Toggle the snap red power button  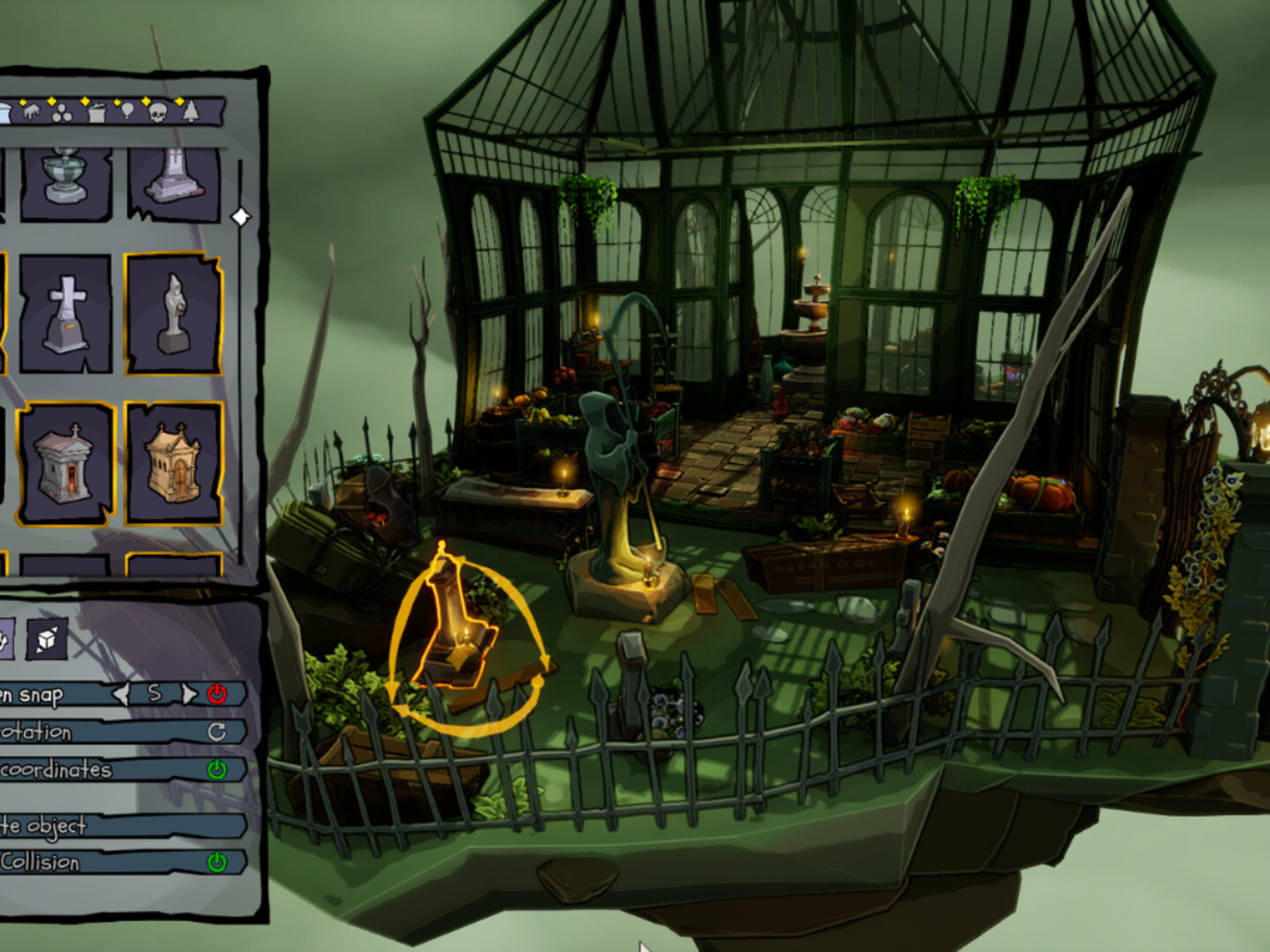click(x=217, y=694)
